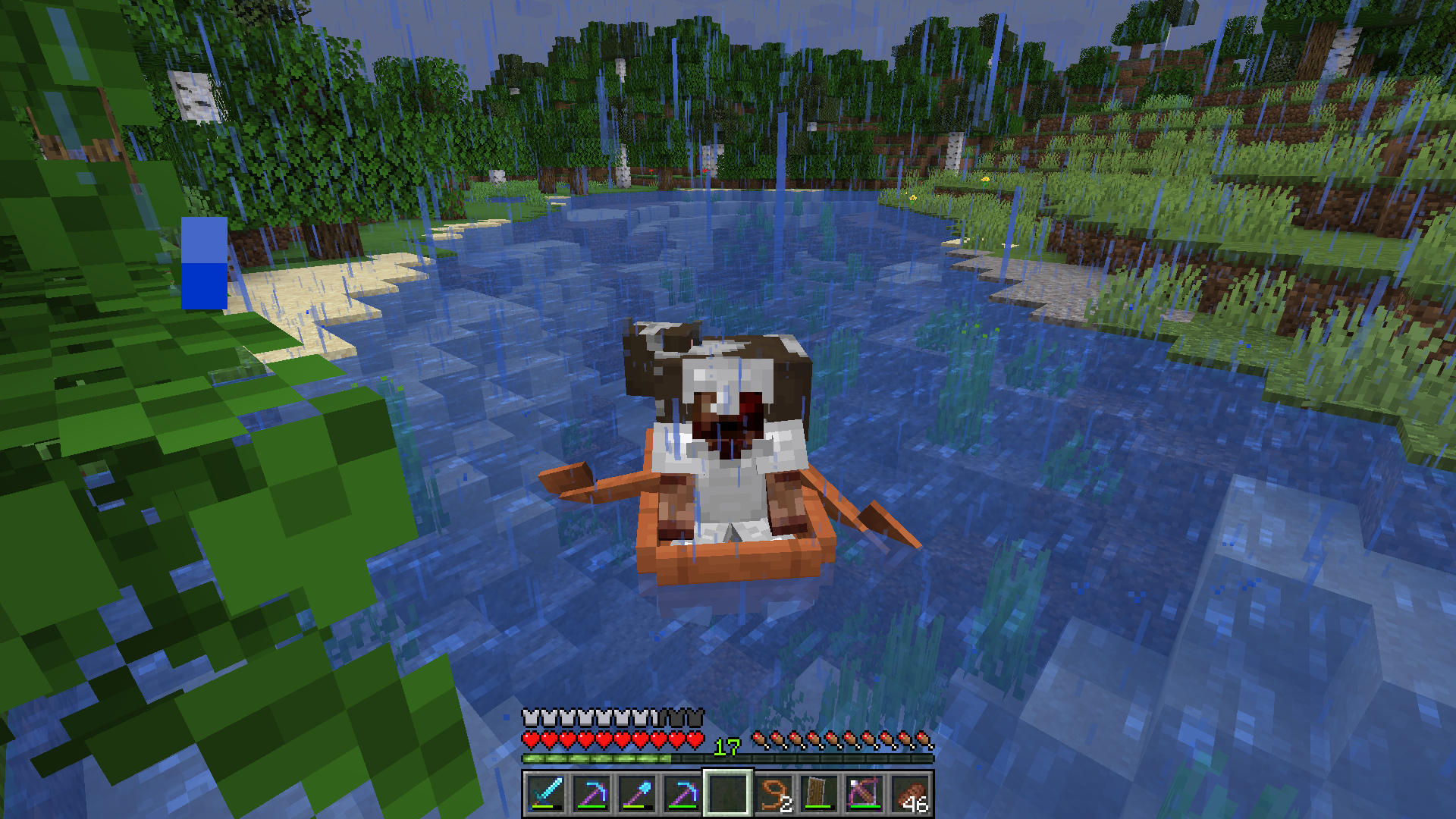The height and width of the screenshot is (819, 1456).
Task: Equip the shield from the hotbar
Action: pos(819,793)
